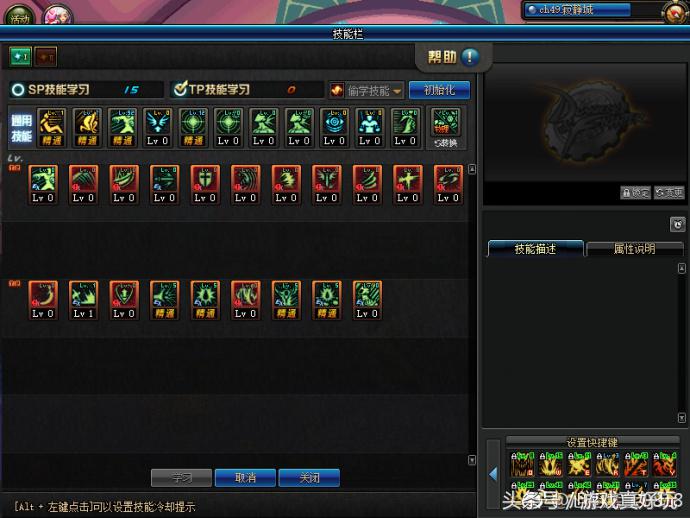690x518 pixels.
Task: Click the 取消 cancel button
Action: point(245,478)
